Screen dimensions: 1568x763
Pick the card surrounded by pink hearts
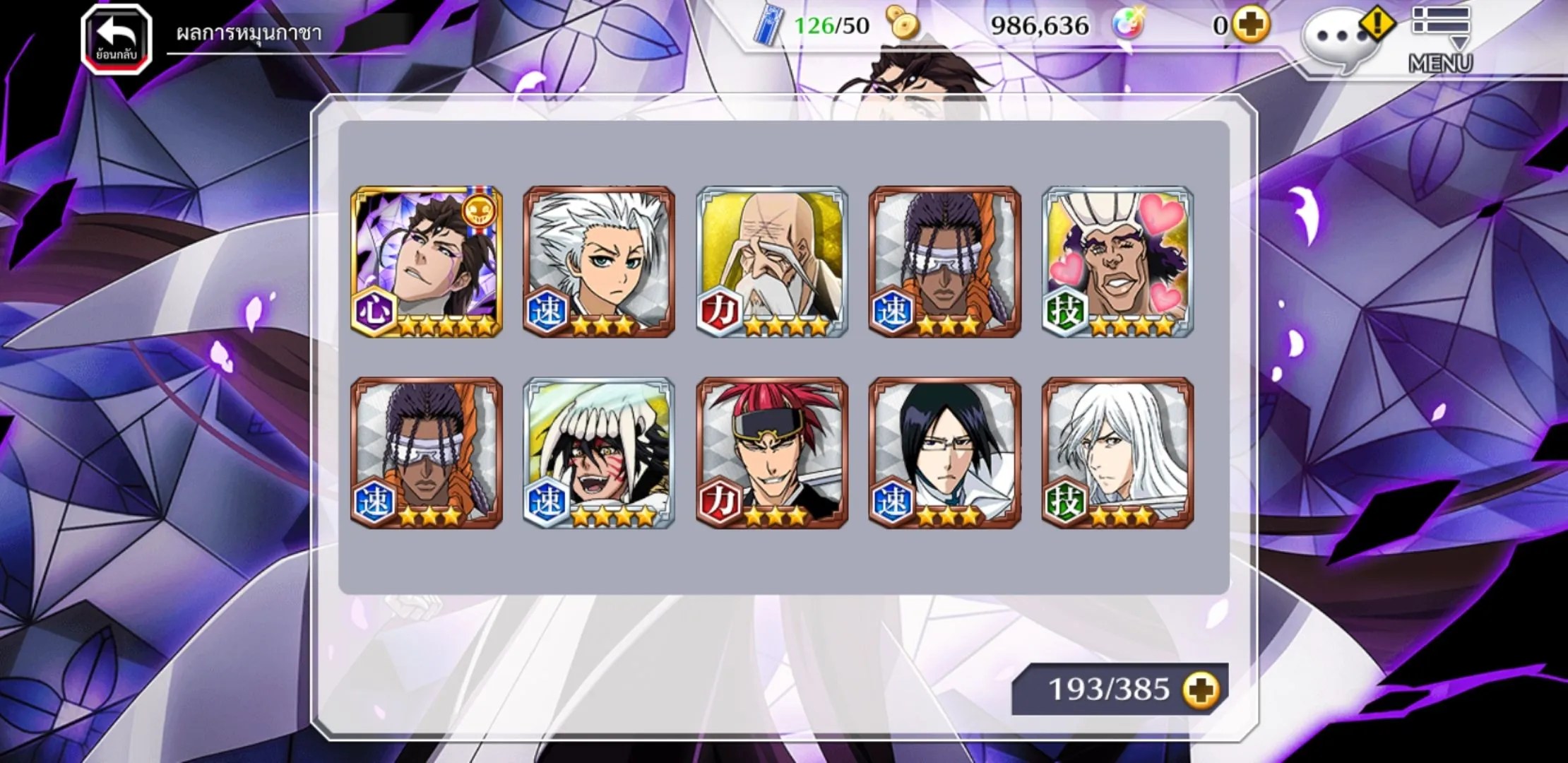[x=1118, y=261]
